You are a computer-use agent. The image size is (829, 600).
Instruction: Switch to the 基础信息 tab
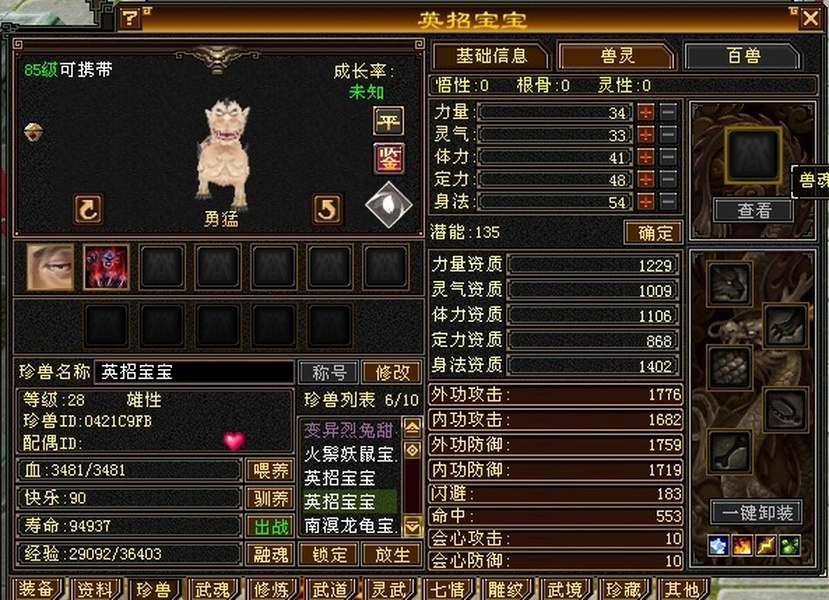(x=490, y=56)
